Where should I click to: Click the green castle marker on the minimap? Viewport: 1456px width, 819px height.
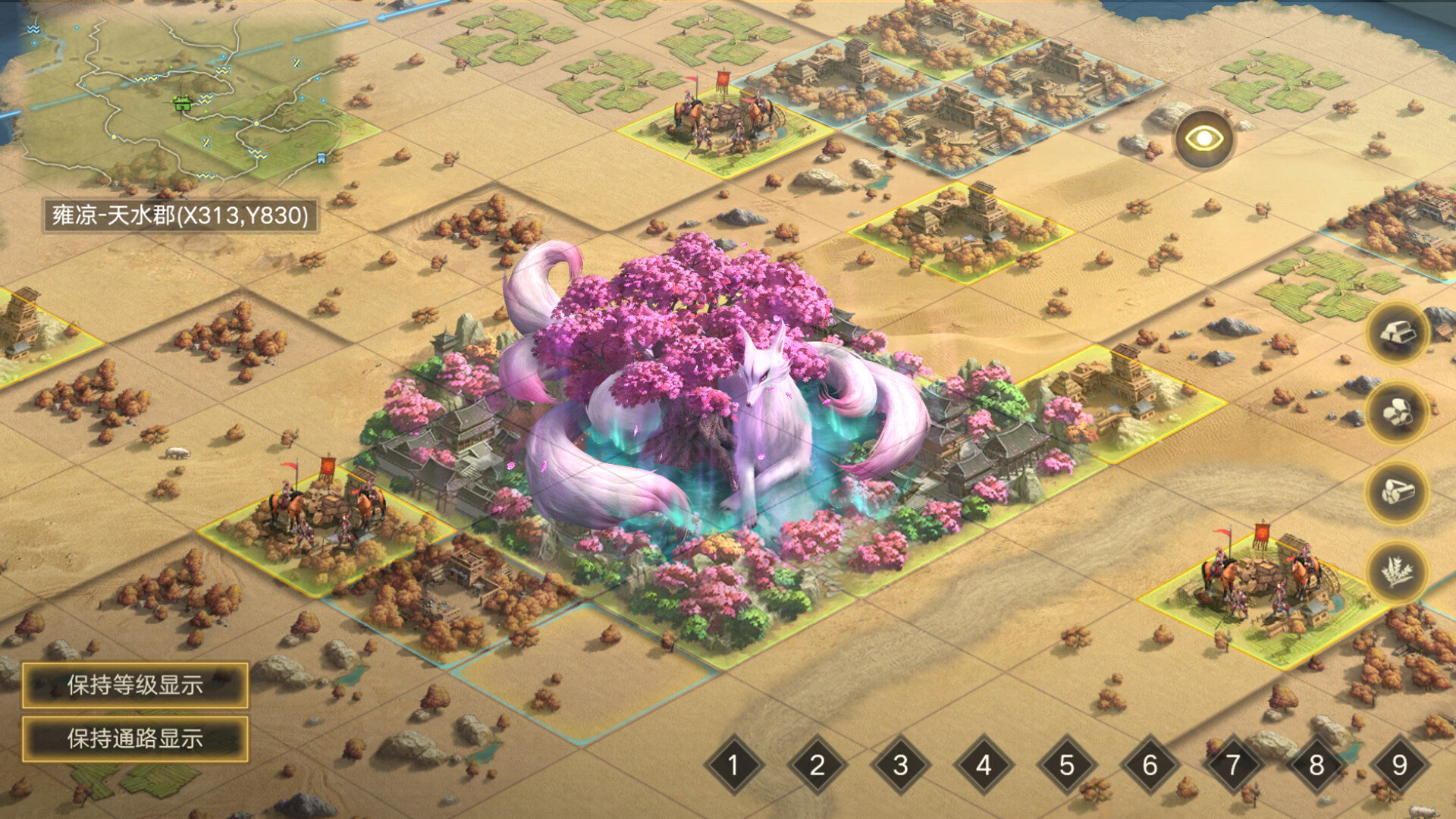point(183,105)
